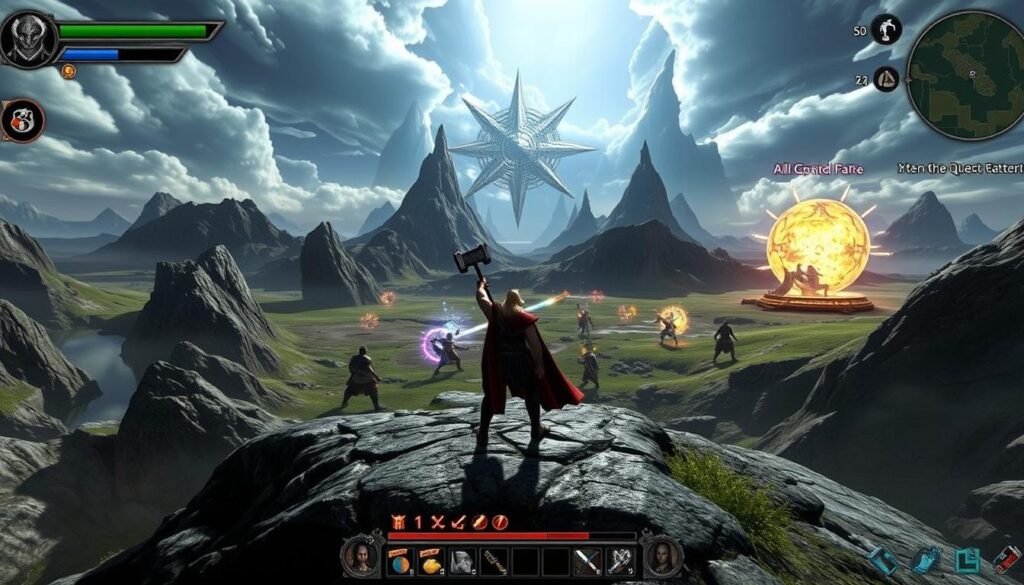Screen dimensions: 1024x585
Task: Use the blue and orange orb hotbar item
Action: [x=400, y=560]
